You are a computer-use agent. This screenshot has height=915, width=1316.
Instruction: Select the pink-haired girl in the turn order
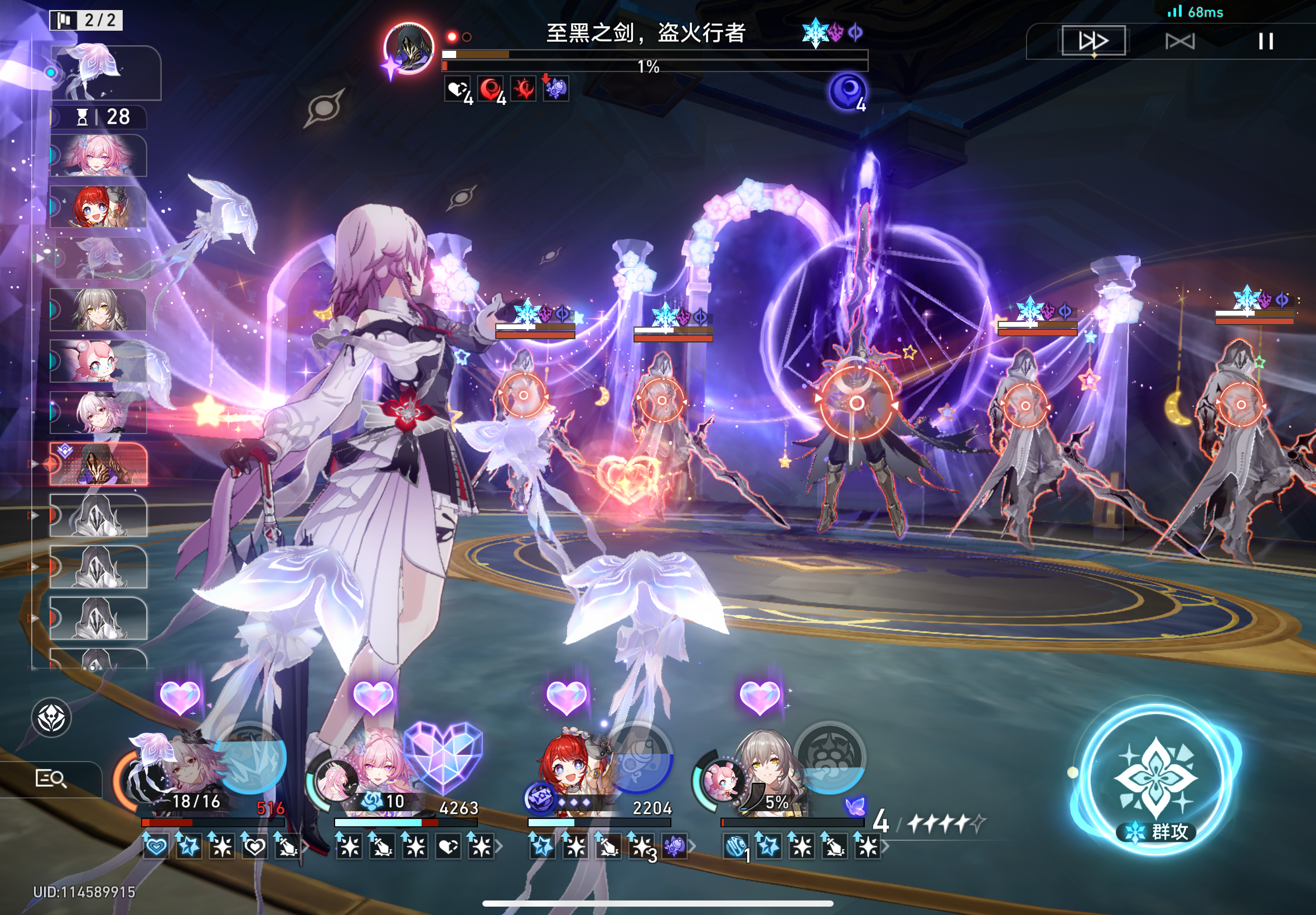tap(98, 155)
